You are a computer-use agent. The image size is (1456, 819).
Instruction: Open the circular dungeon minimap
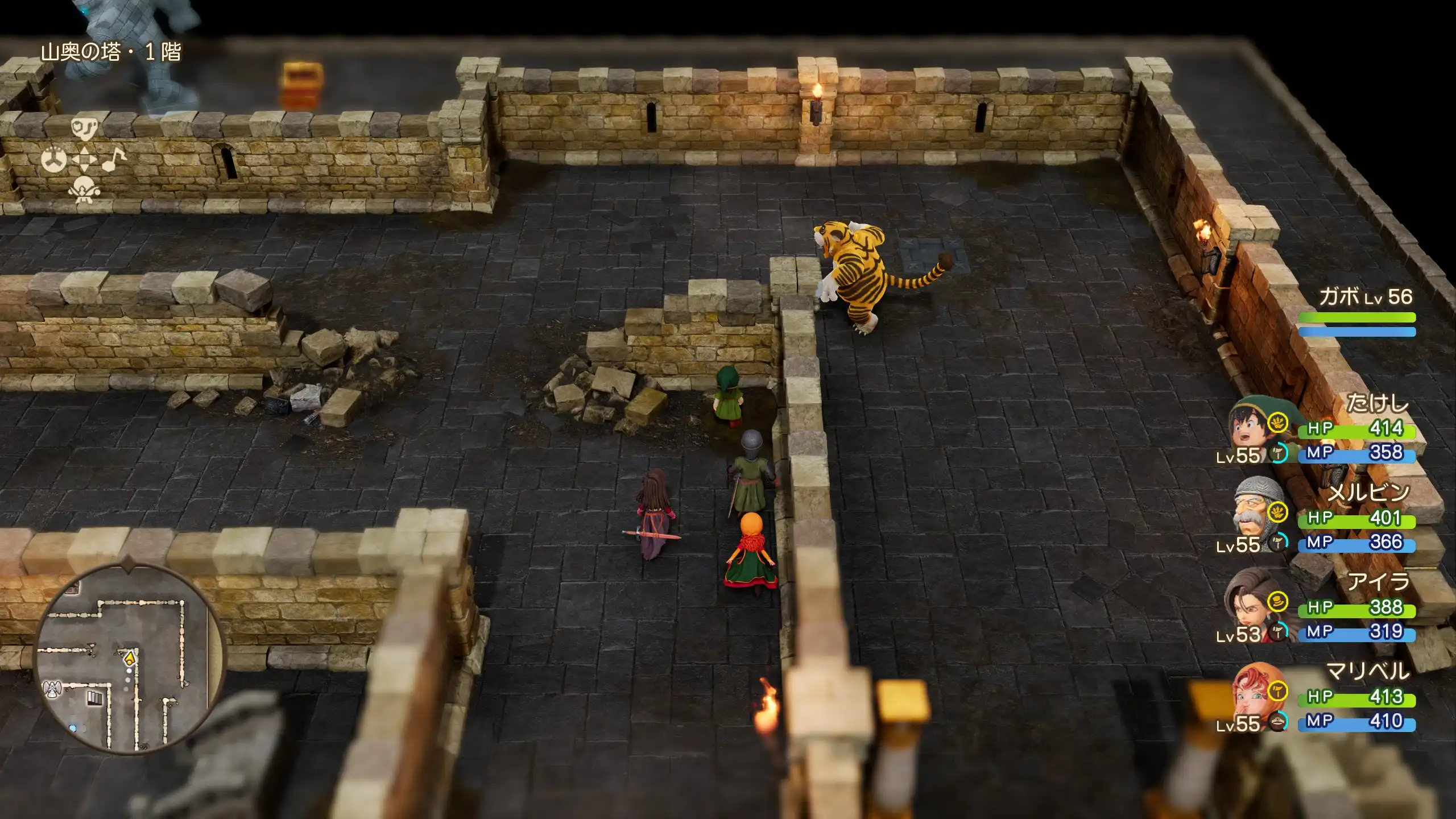130,659
